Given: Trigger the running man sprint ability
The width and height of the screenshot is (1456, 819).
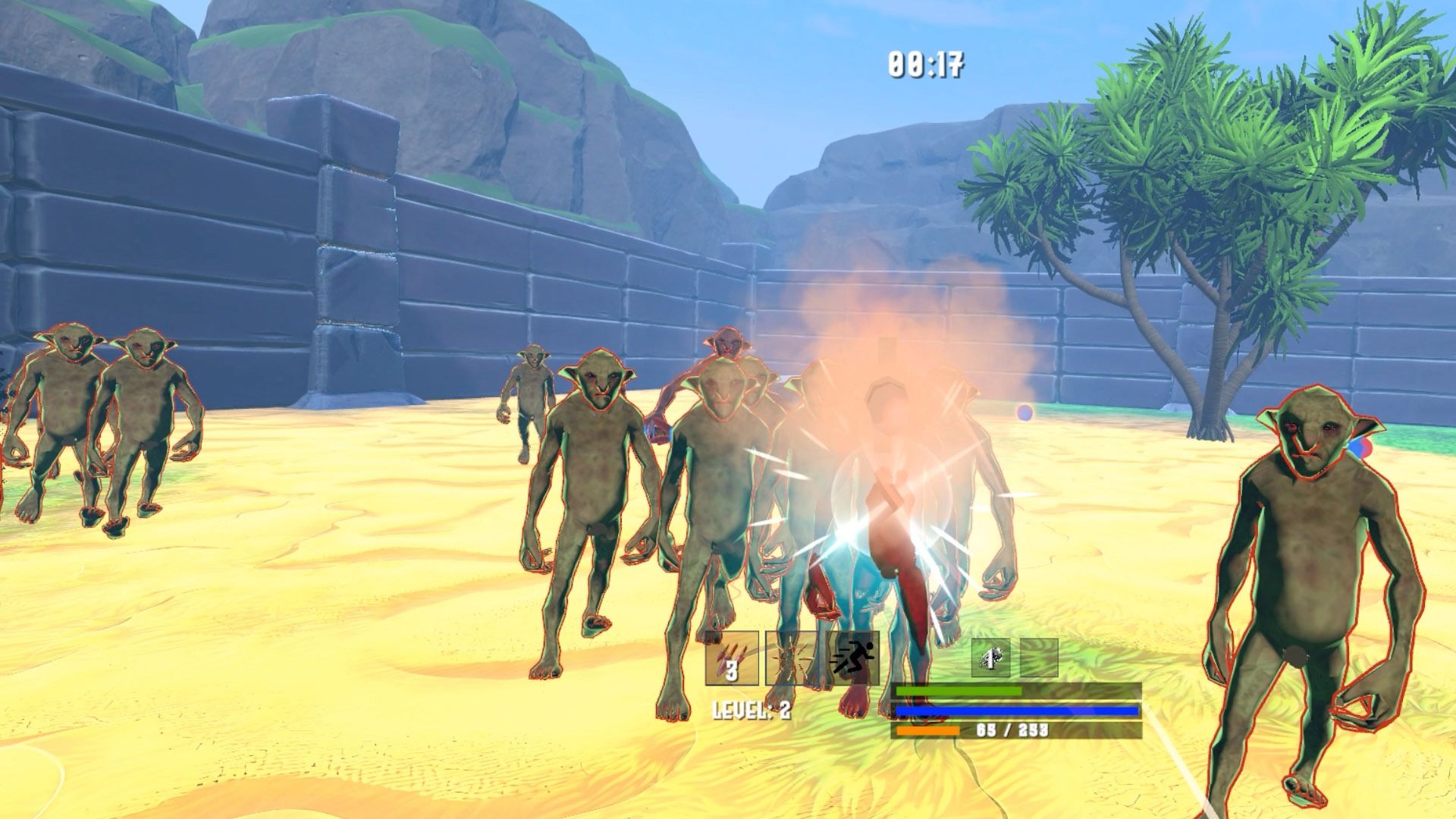Looking at the screenshot, I should 854,657.
